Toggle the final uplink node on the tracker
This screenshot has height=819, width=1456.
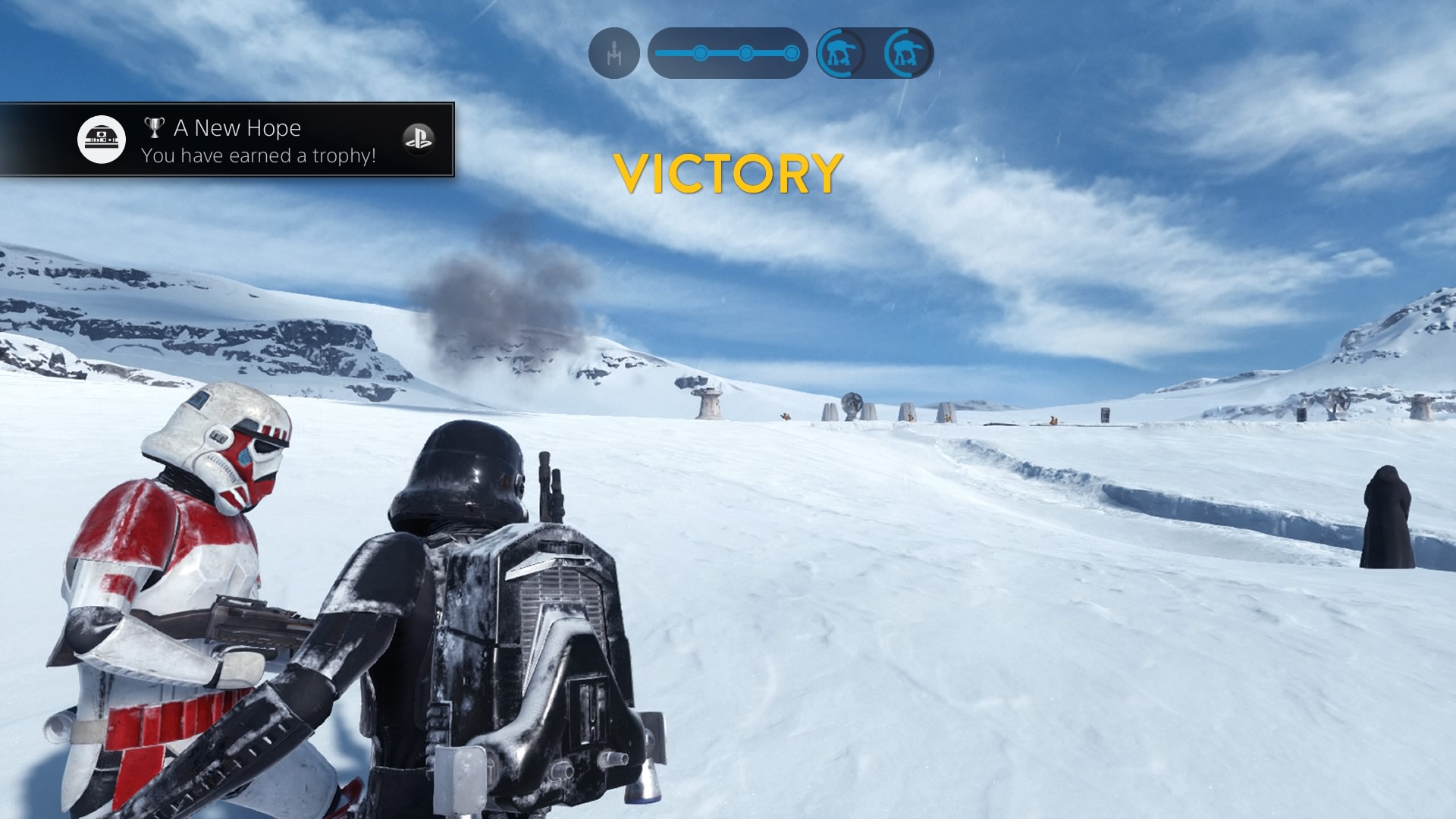point(790,52)
